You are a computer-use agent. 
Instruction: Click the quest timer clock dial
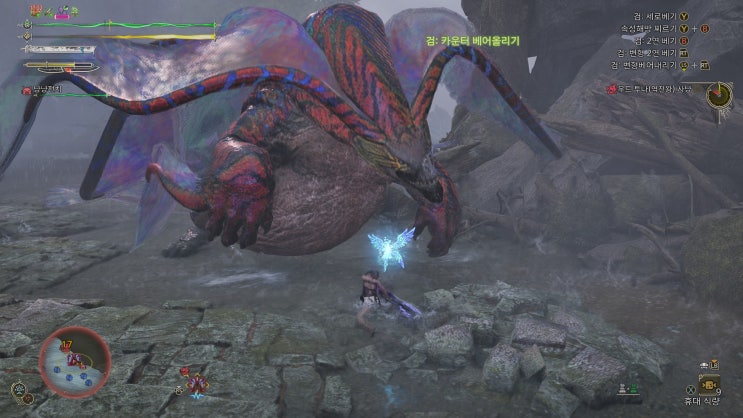point(718,95)
